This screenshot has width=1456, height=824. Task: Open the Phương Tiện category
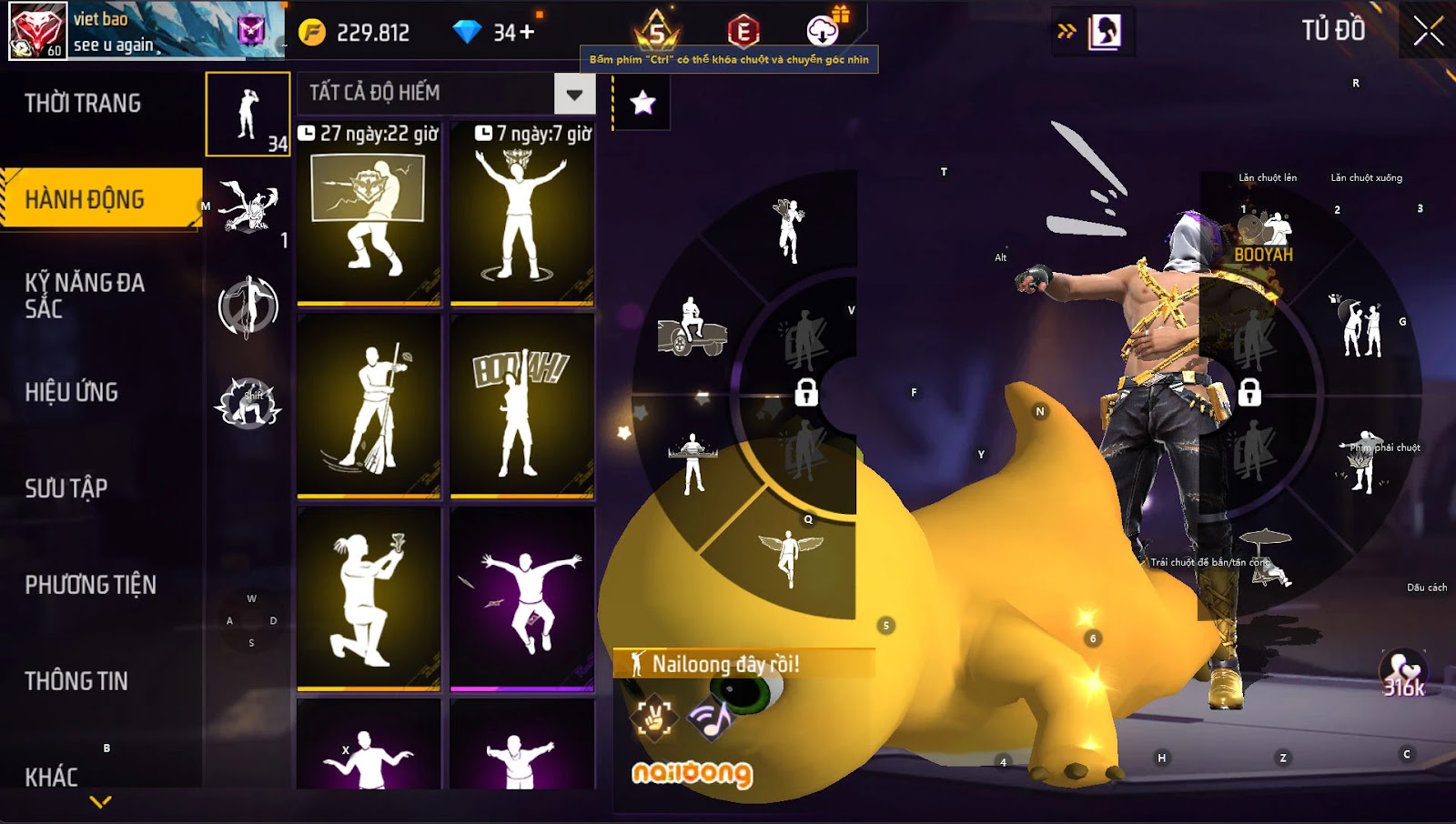tap(91, 585)
